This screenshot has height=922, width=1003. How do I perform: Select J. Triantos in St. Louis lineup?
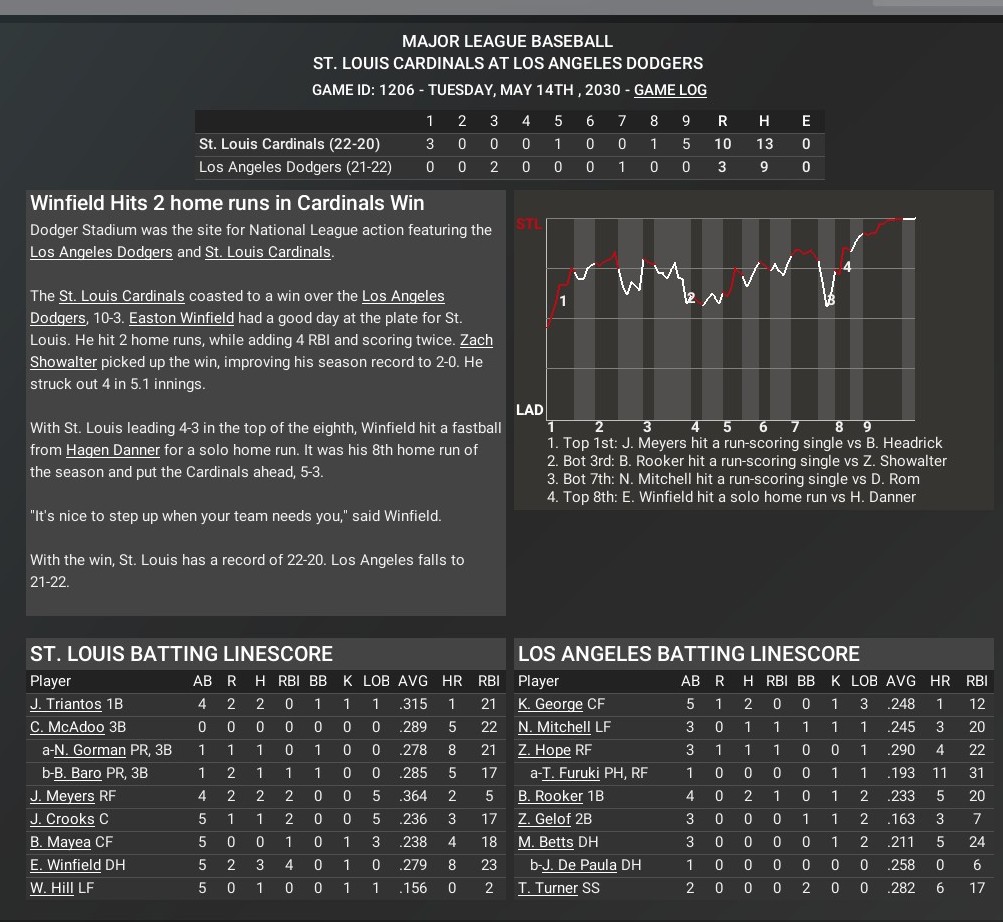(x=66, y=705)
